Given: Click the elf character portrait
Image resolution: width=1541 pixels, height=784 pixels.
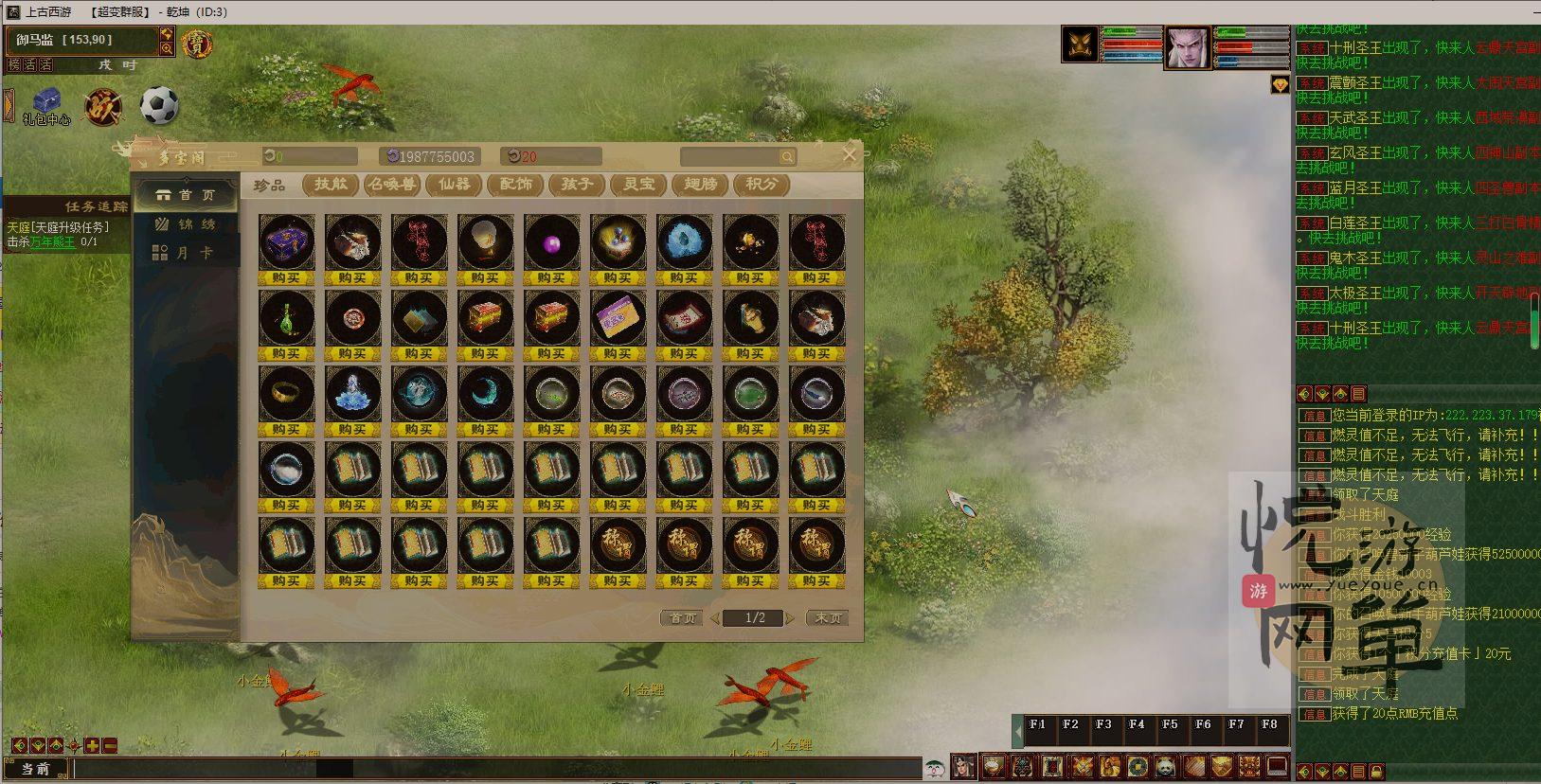Looking at the screenshot, I should (x=1187, y=46).
